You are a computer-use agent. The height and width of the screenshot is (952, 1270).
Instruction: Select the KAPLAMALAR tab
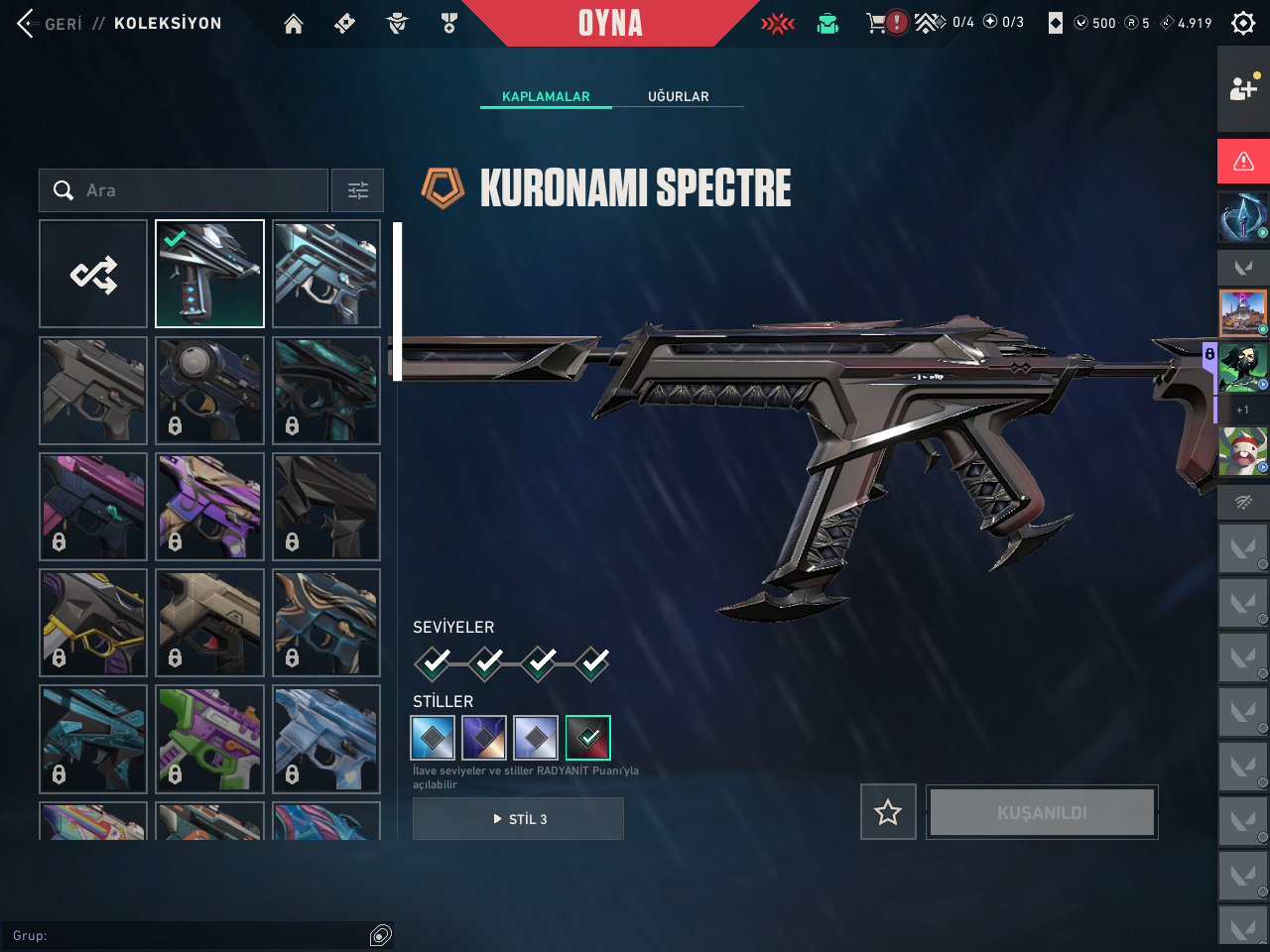point(546,96)
